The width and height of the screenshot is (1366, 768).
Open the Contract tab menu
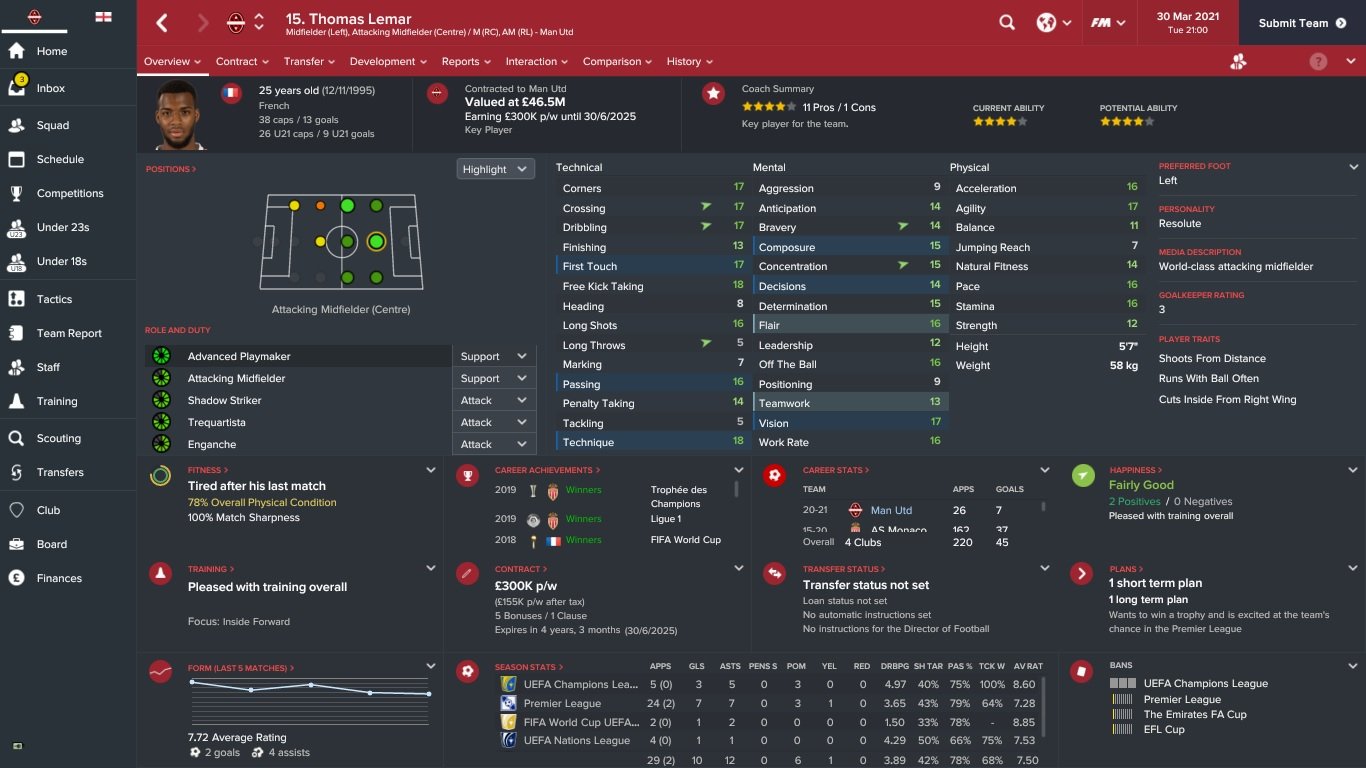coord(242,62)
